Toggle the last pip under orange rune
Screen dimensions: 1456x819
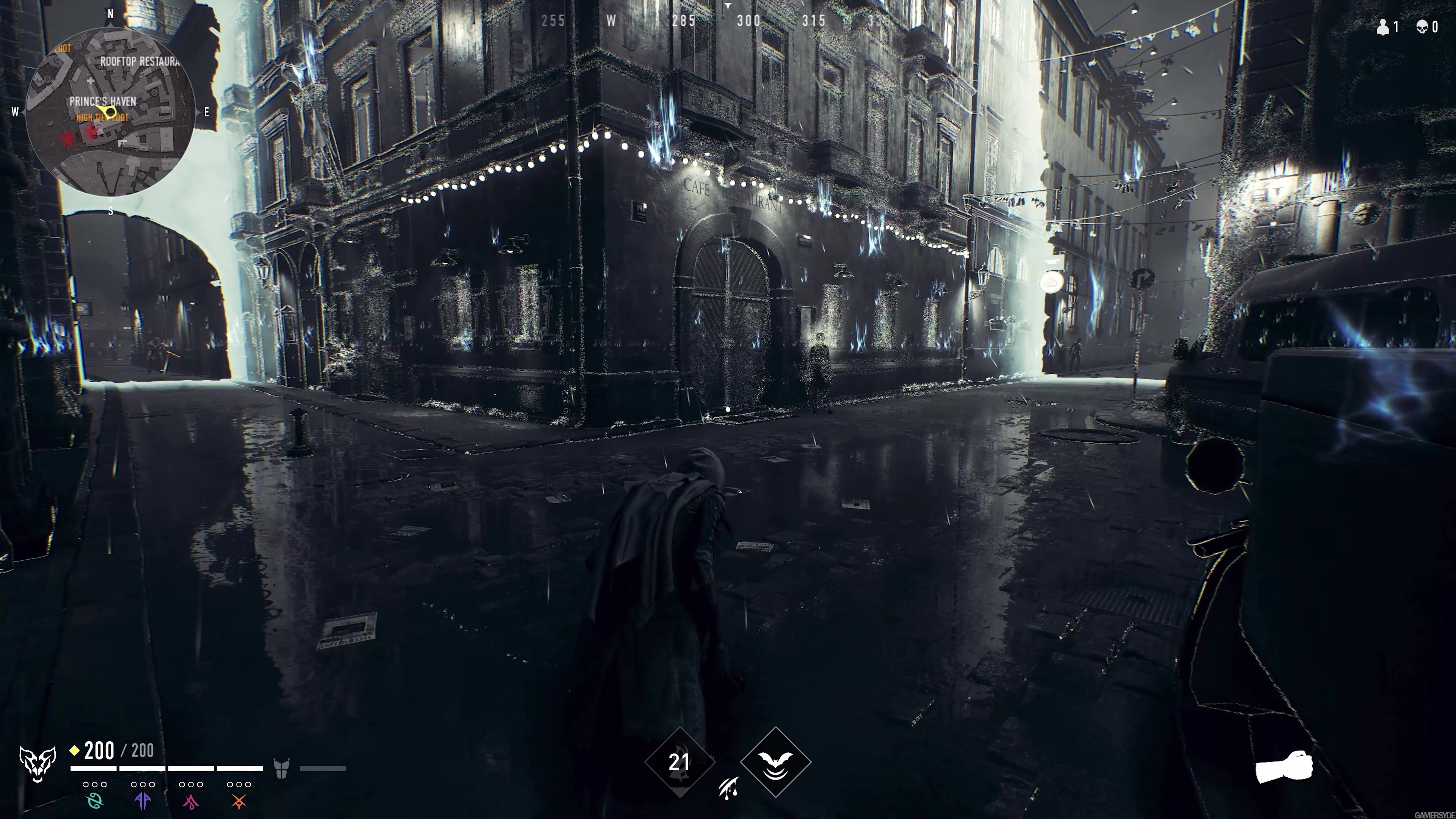[x=249, y=784]
